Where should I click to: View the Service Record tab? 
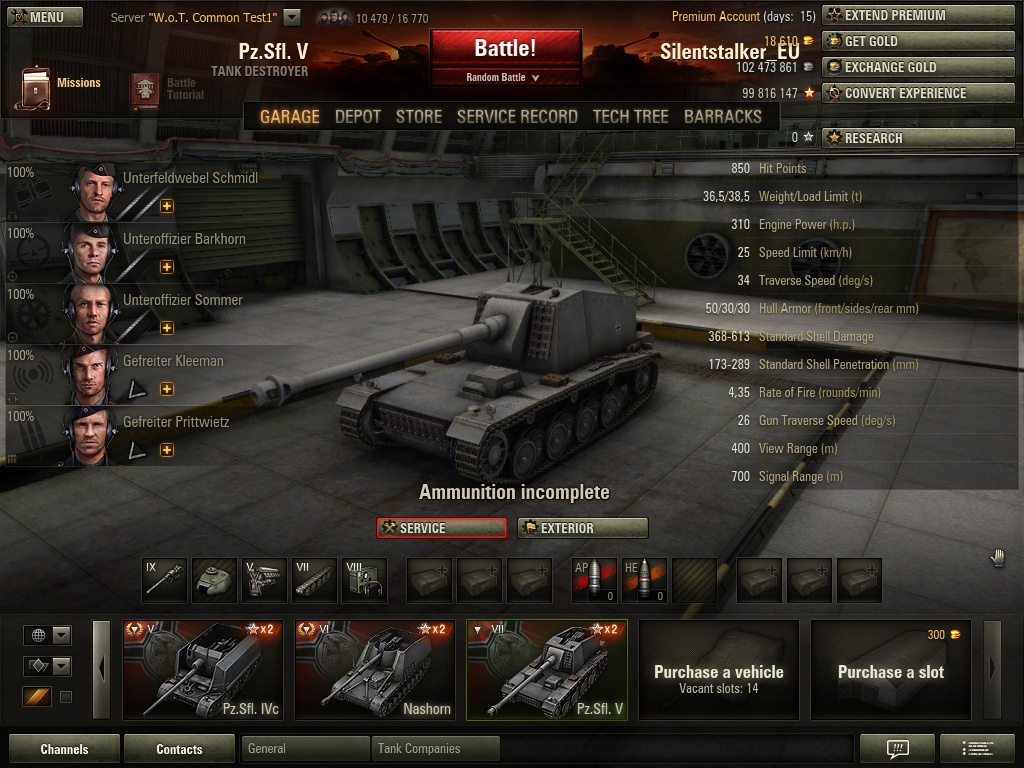pyautogui.click(x=516, y=116)
